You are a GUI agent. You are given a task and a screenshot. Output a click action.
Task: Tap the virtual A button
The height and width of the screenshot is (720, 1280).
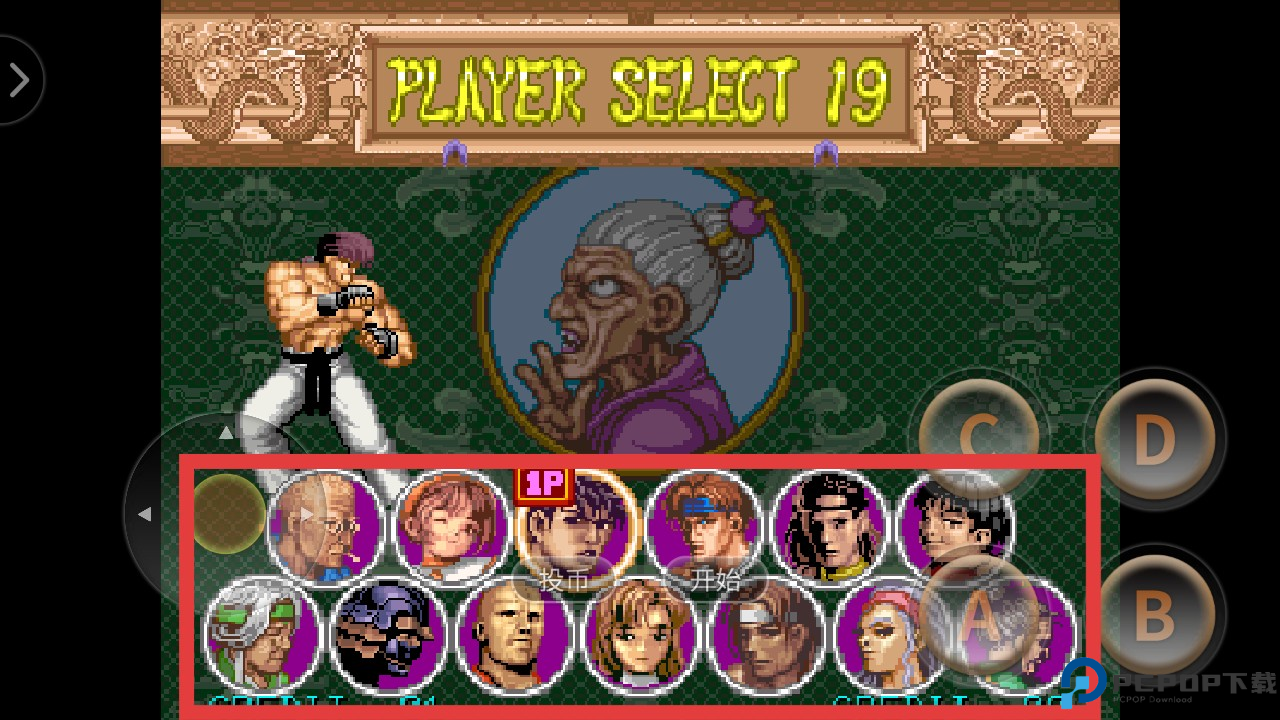pyautogui.click(x=981, y=616)
